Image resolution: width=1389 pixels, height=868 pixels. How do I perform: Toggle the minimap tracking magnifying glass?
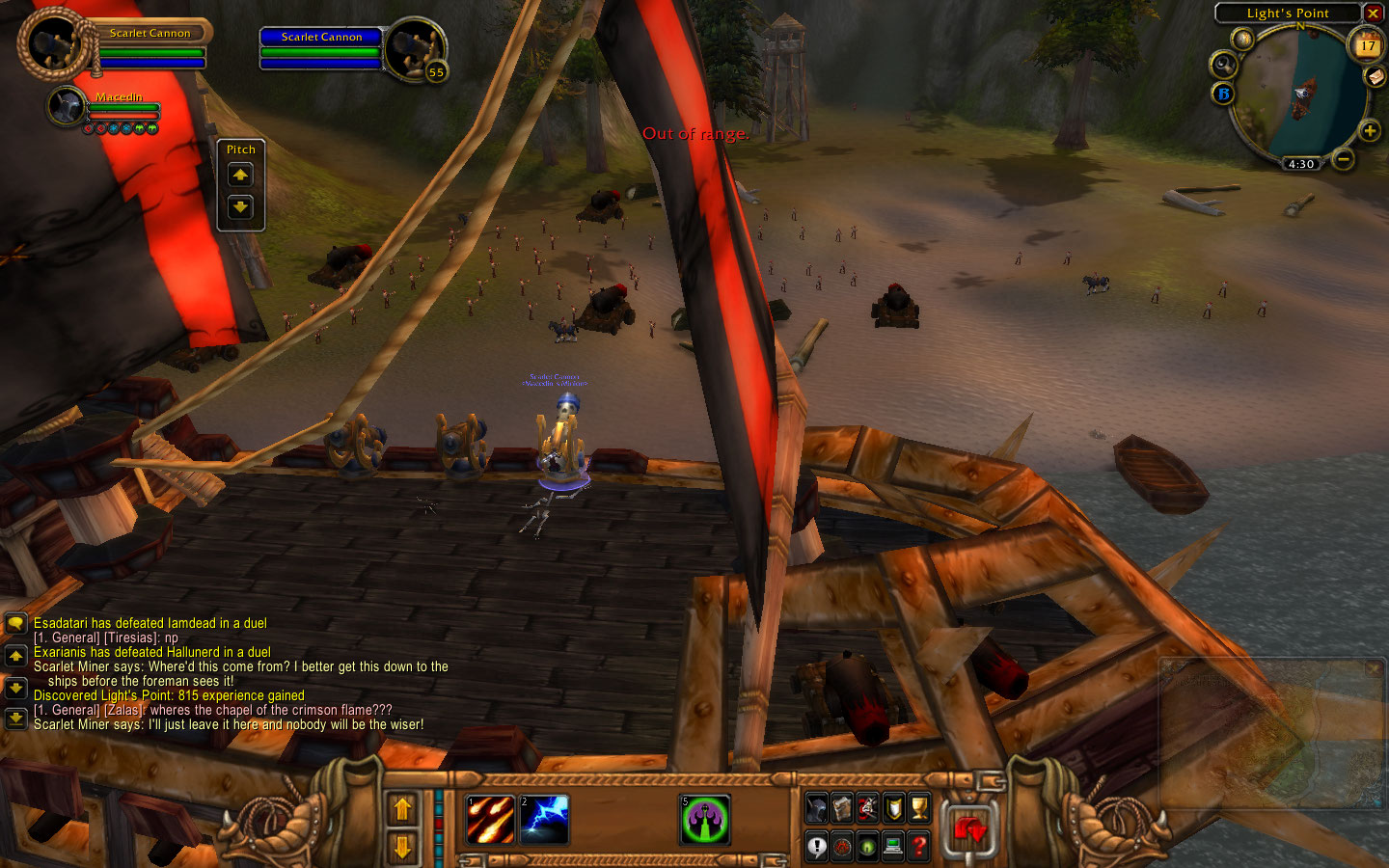pos(1223,65)
